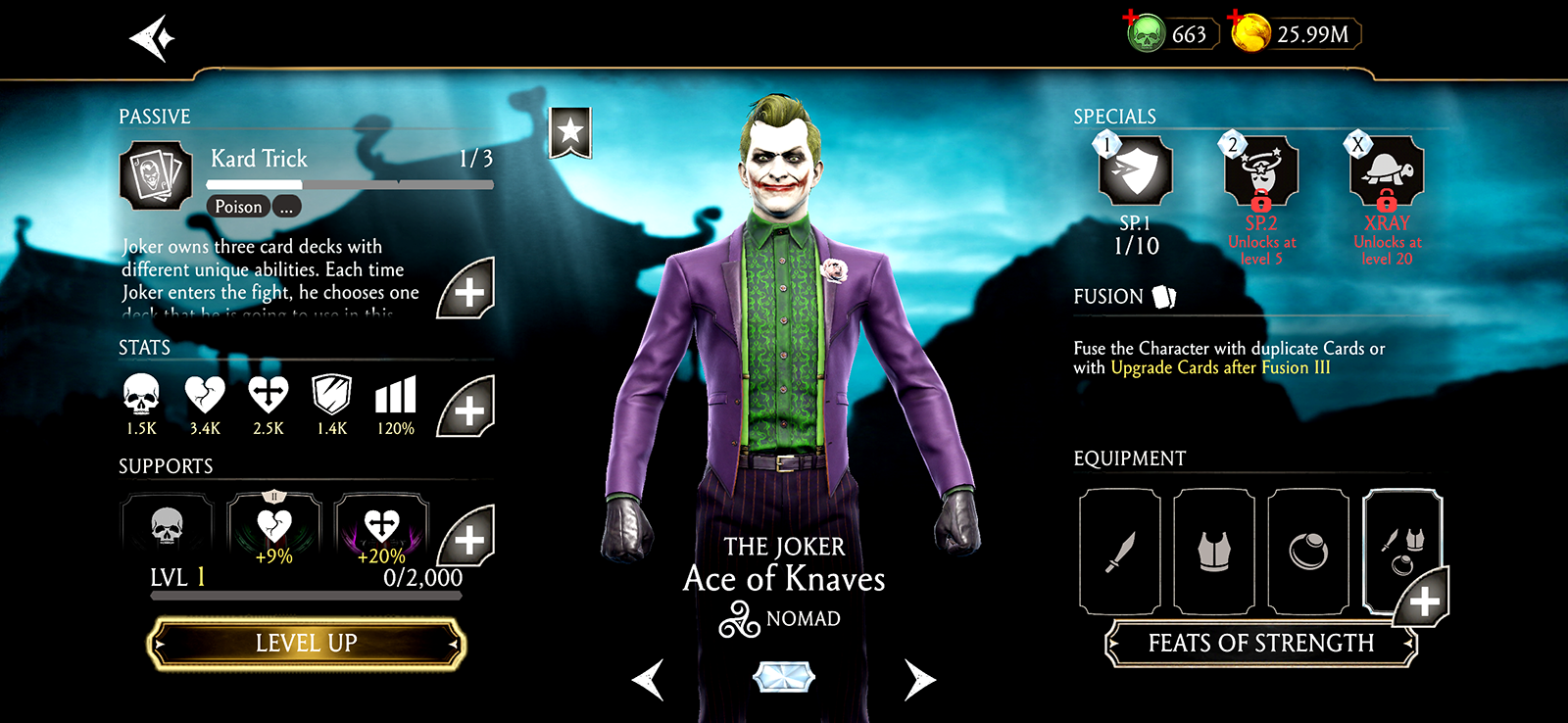Viewport: 1568px width, 723px height.
Task: Tap the LEVEL UP button
Action: (x=306, y=644)
